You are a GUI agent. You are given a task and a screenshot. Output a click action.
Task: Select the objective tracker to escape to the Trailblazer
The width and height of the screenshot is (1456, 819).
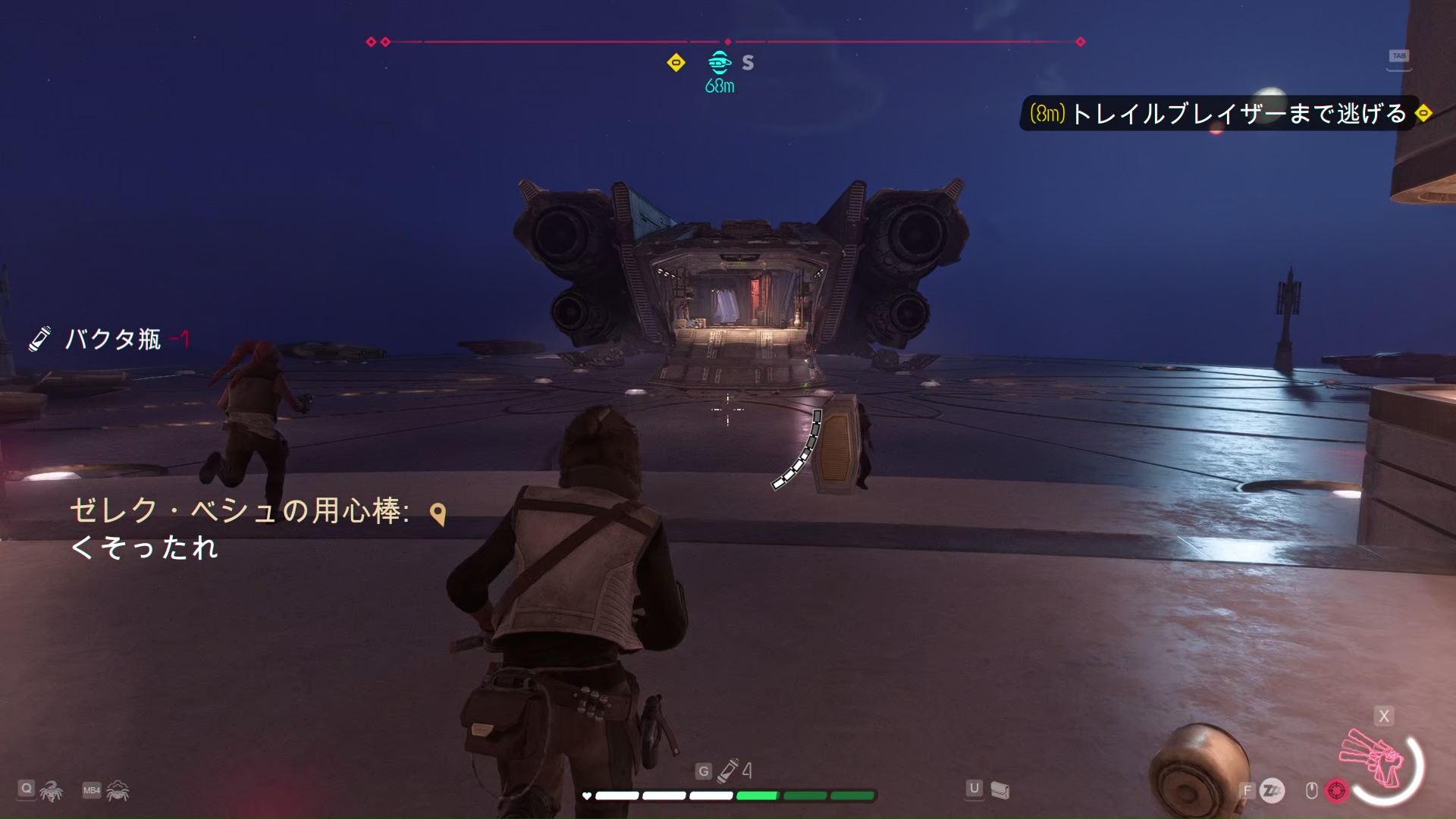1217,114
